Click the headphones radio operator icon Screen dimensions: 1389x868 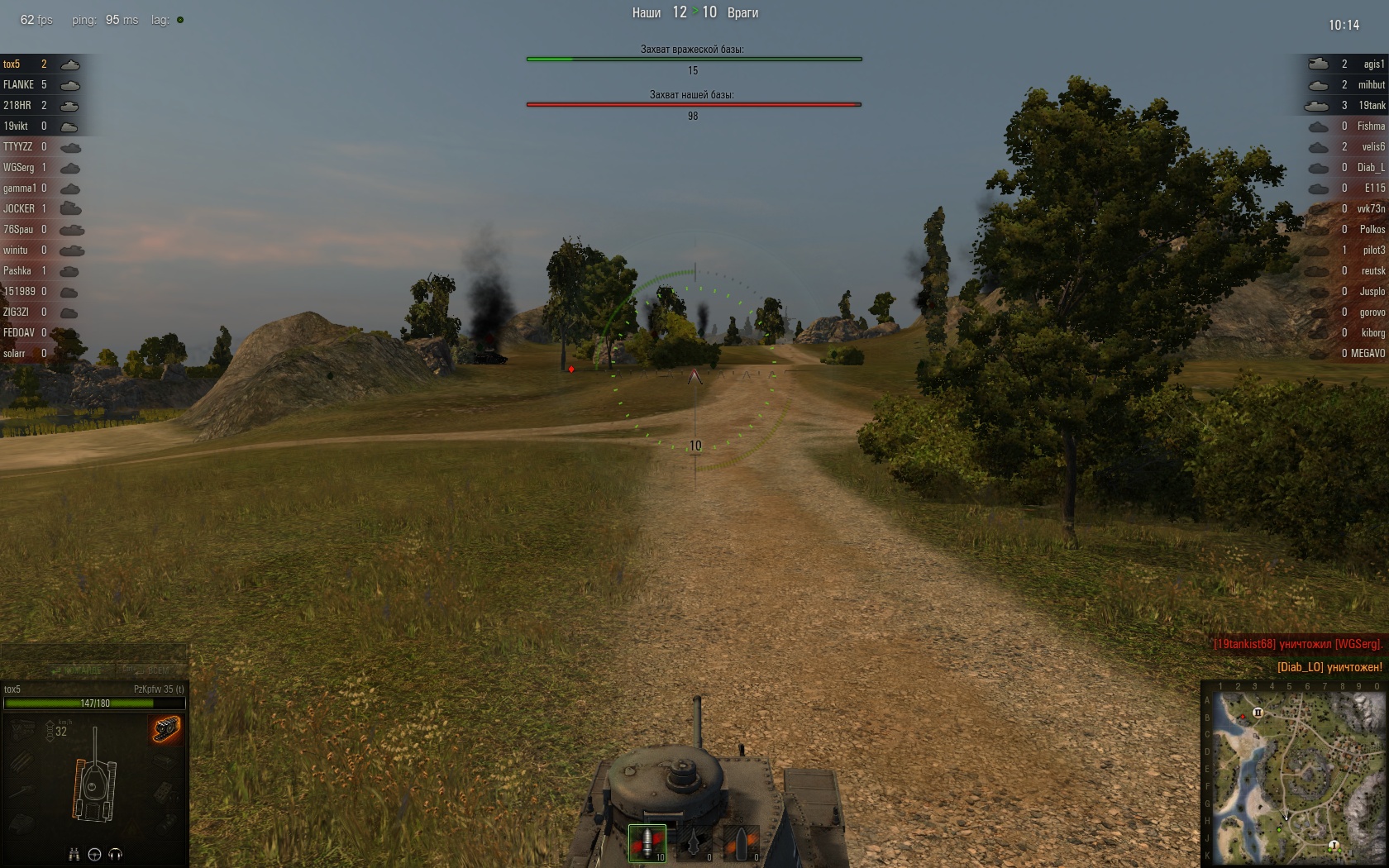point(115,855)
